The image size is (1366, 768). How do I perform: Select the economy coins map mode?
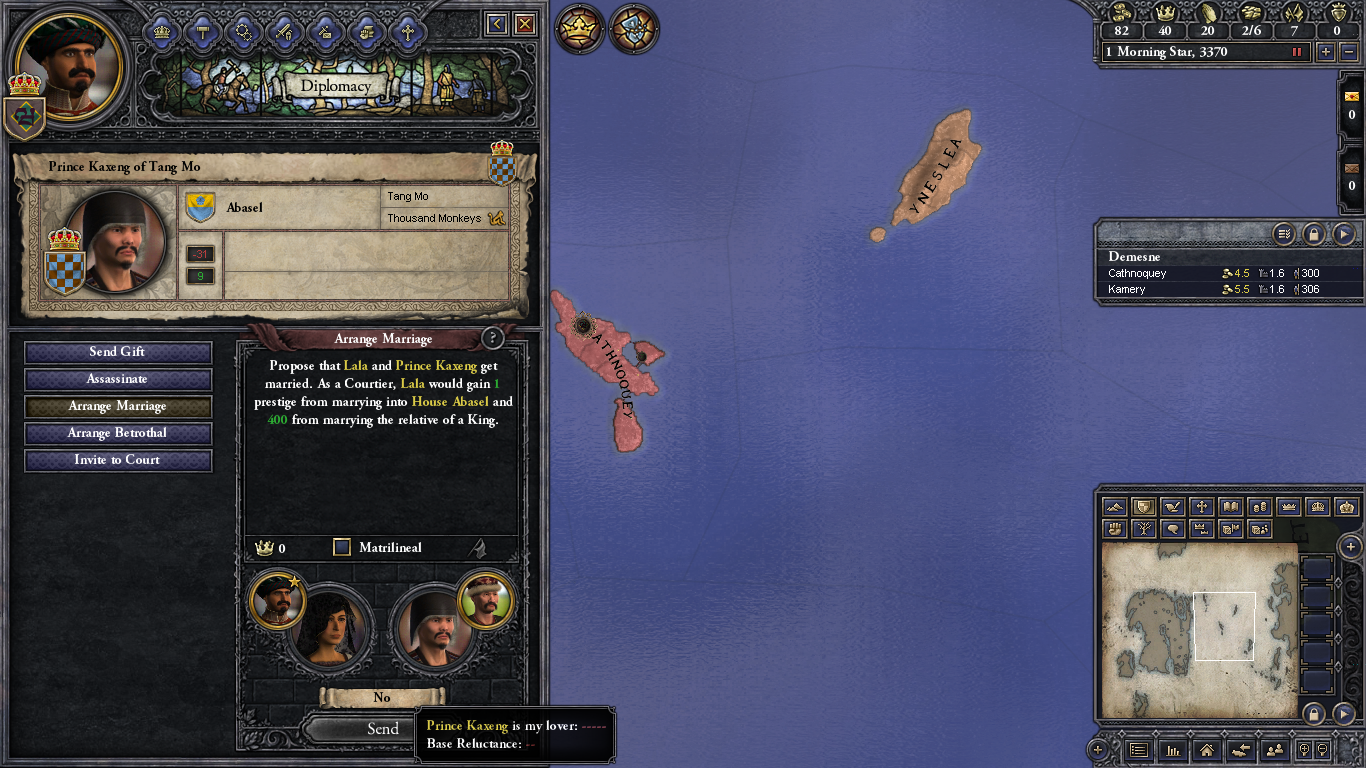coord(1260,507)
